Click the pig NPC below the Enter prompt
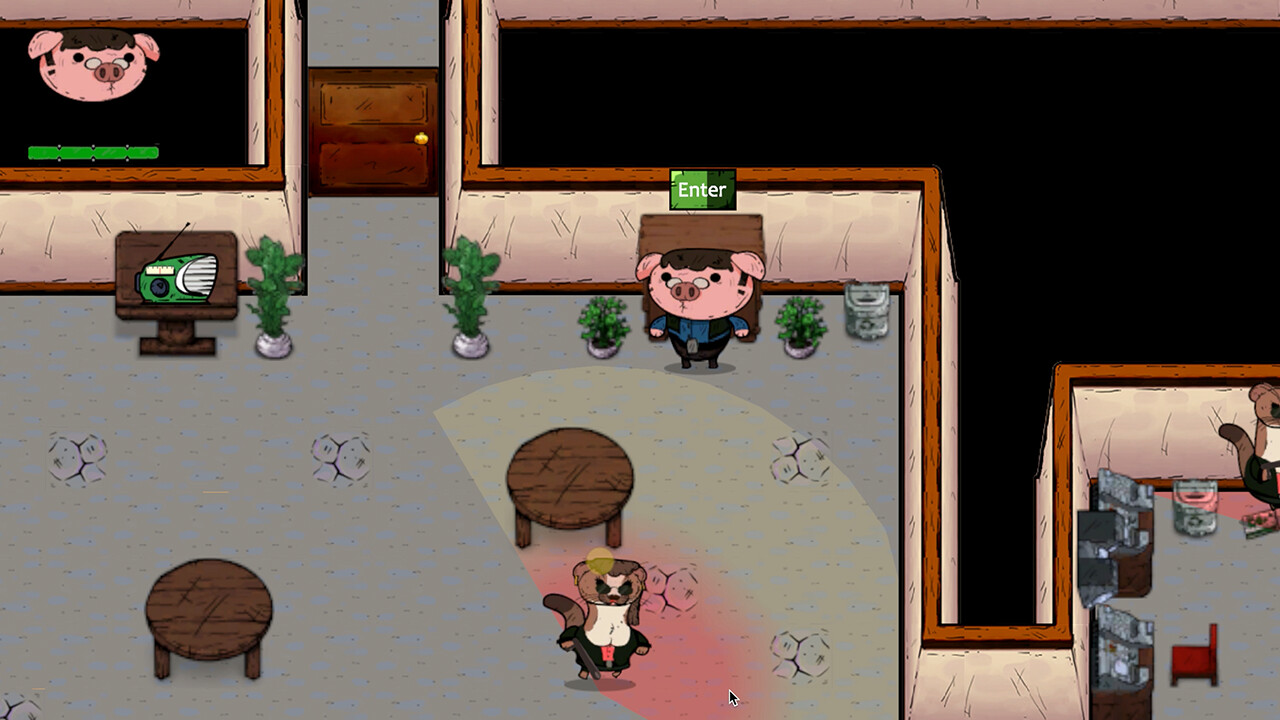Viewport: 1280px width, 720px height. click(x=698, y=300)
